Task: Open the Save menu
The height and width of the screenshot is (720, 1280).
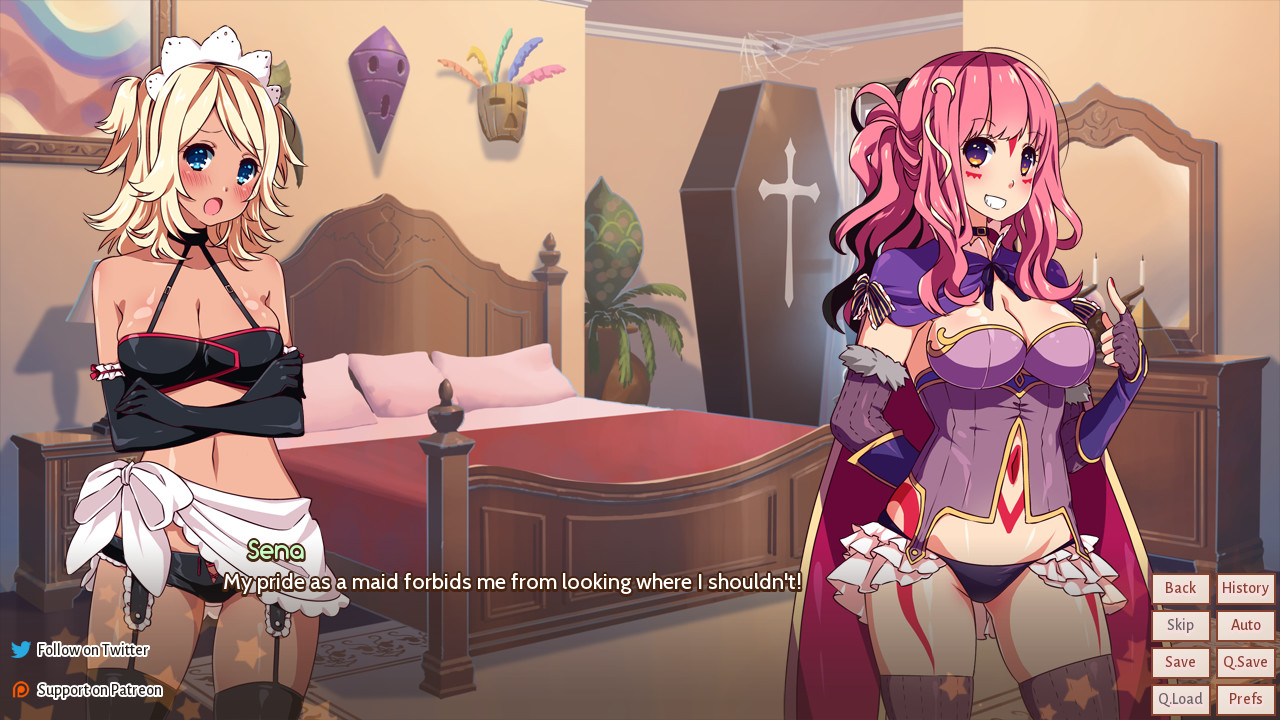Action: coord(1180,662)
